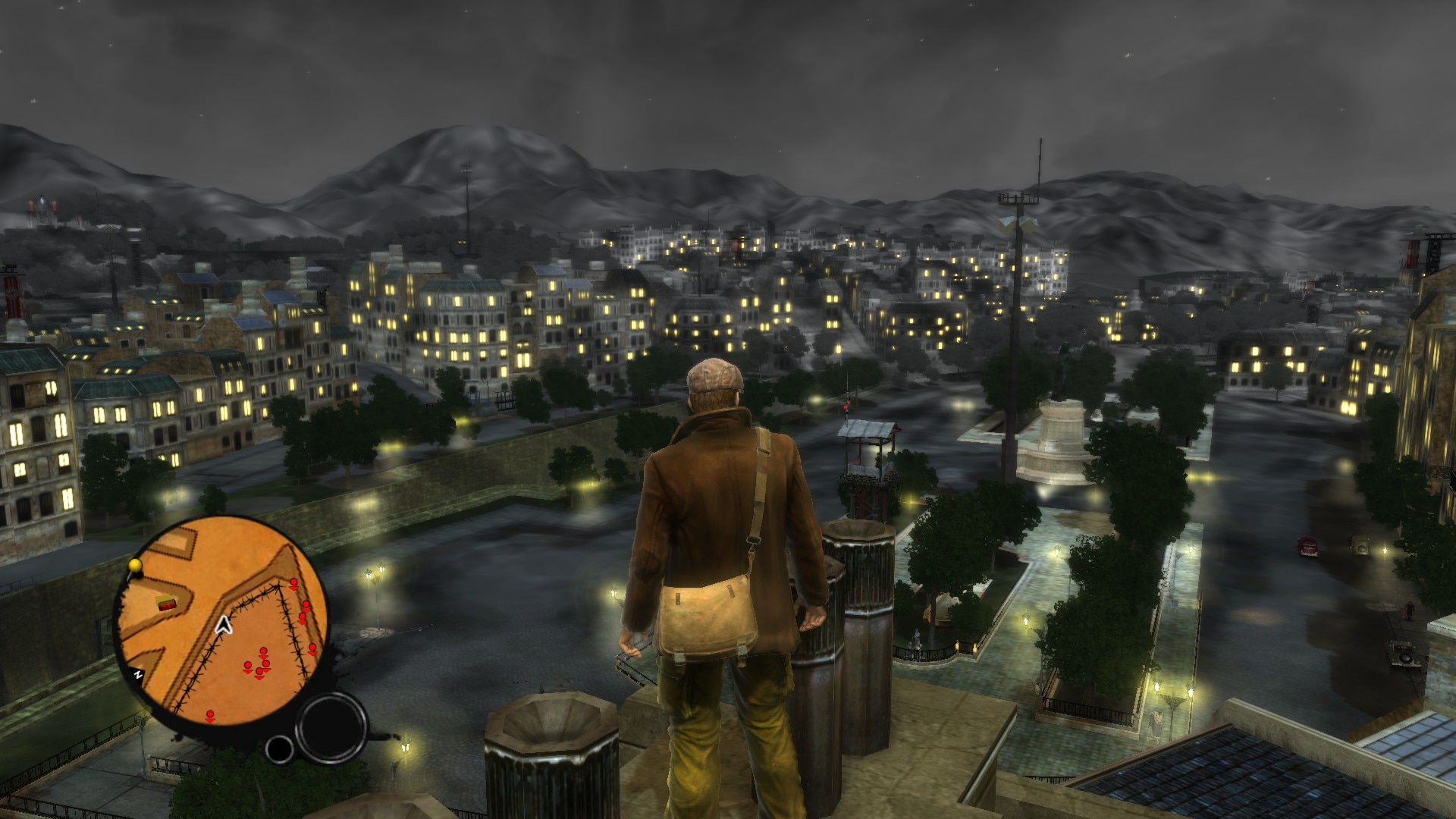The image size is (1456, 819).
Task: Click the lone bottom red enemy marker
Action: point(210,714)
